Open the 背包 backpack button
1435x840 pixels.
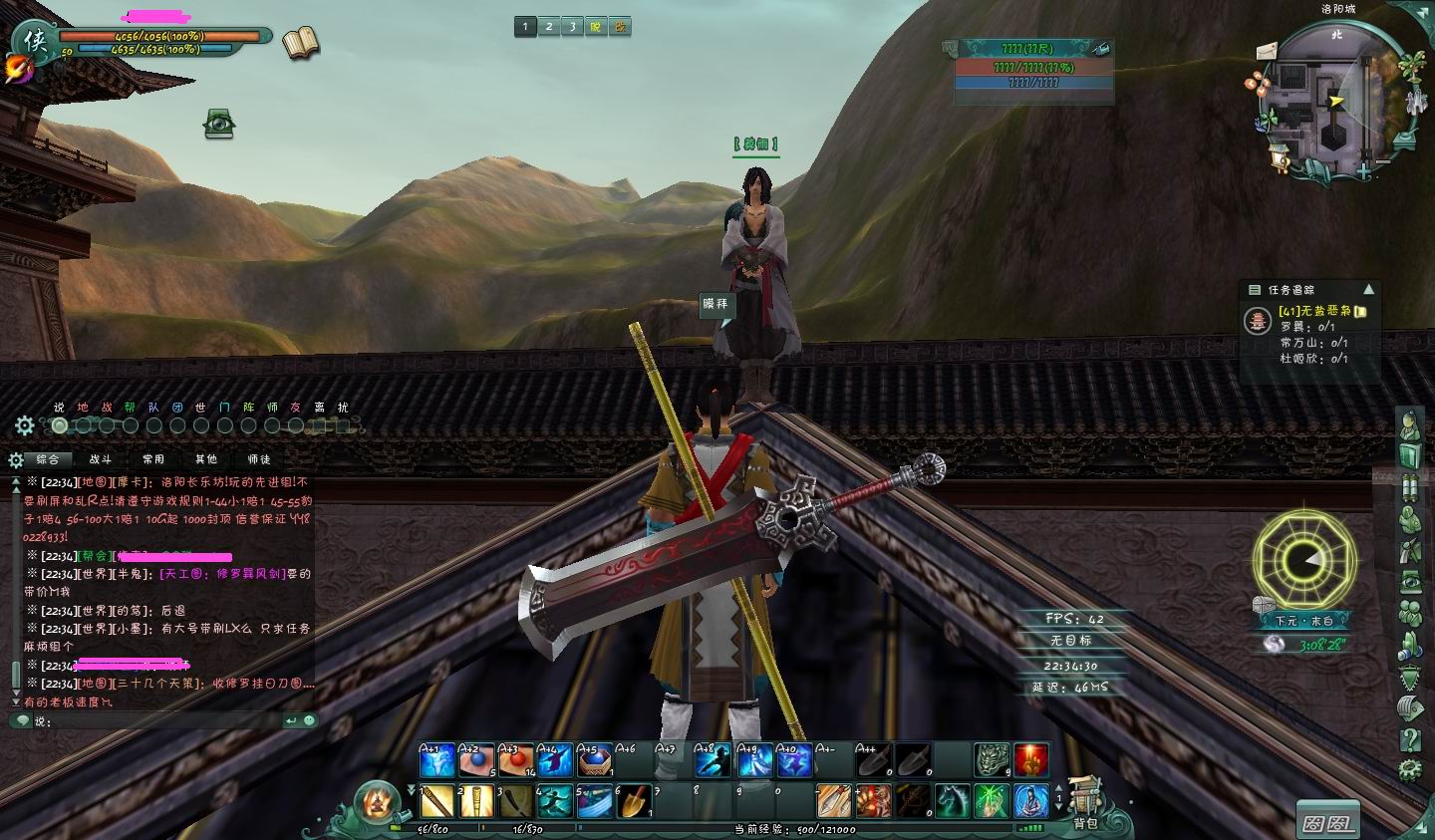(1085, 803)
